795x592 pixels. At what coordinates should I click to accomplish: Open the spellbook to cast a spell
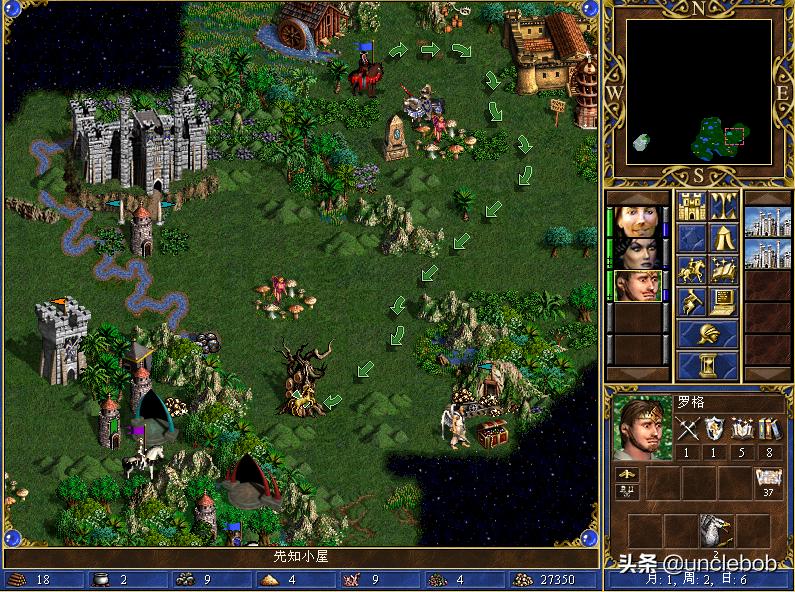pyautogui.click(x=724, y=270)
